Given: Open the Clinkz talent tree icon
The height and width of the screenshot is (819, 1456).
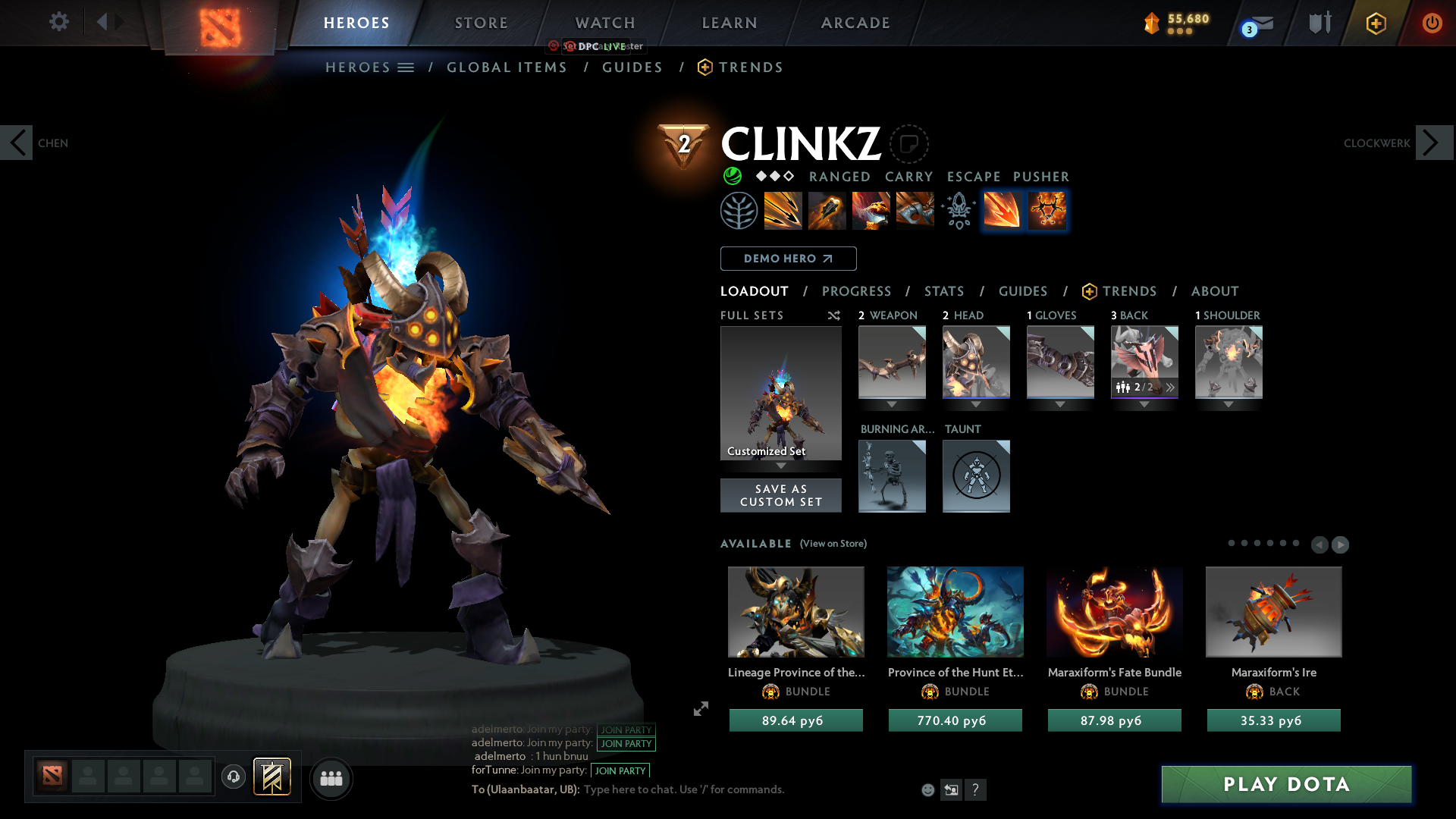Looking at the screenshot, I should coord(739,211).
